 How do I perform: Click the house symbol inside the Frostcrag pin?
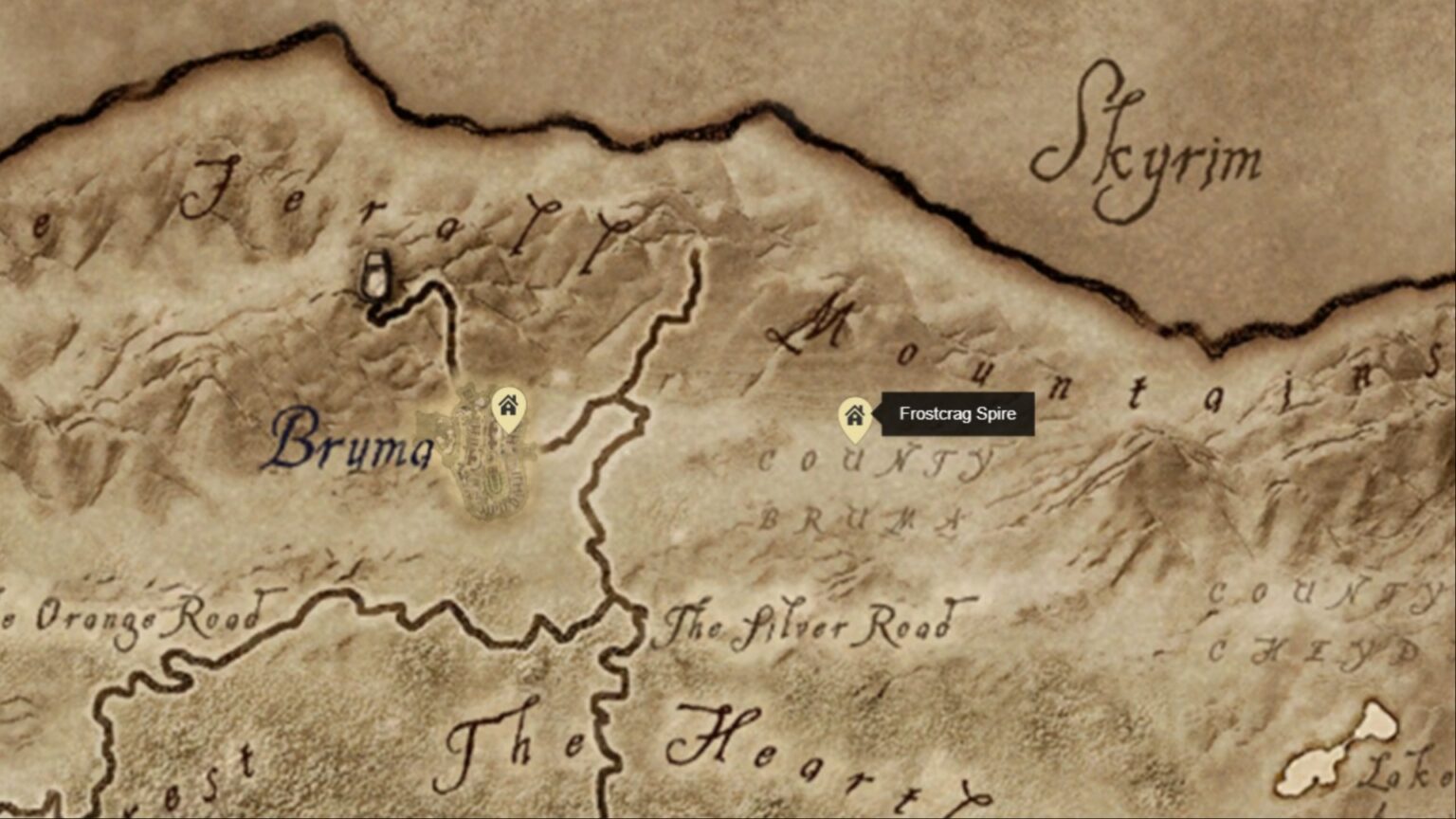click(856, 413)
